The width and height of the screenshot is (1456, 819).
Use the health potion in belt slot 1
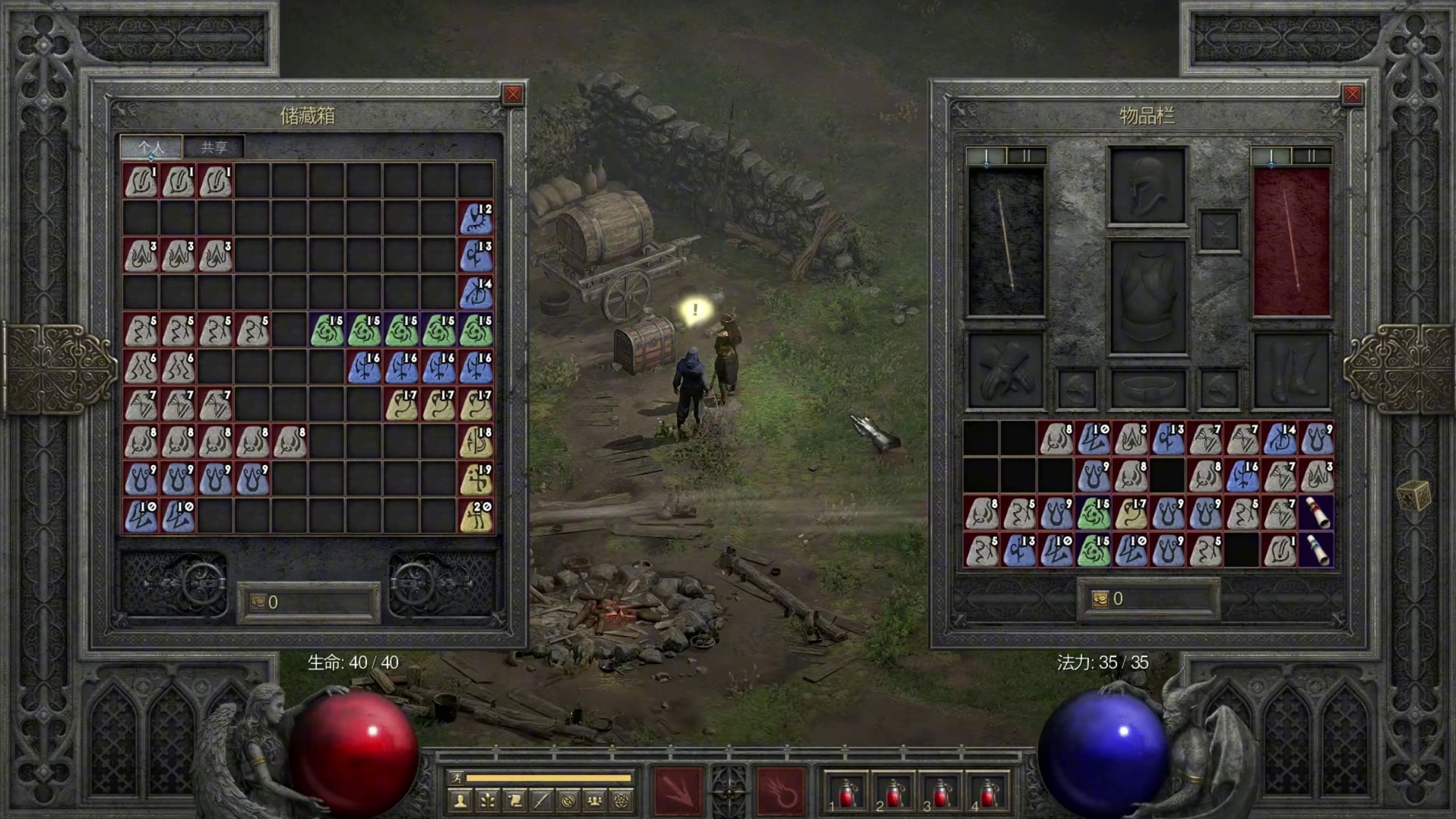(847, 794)
